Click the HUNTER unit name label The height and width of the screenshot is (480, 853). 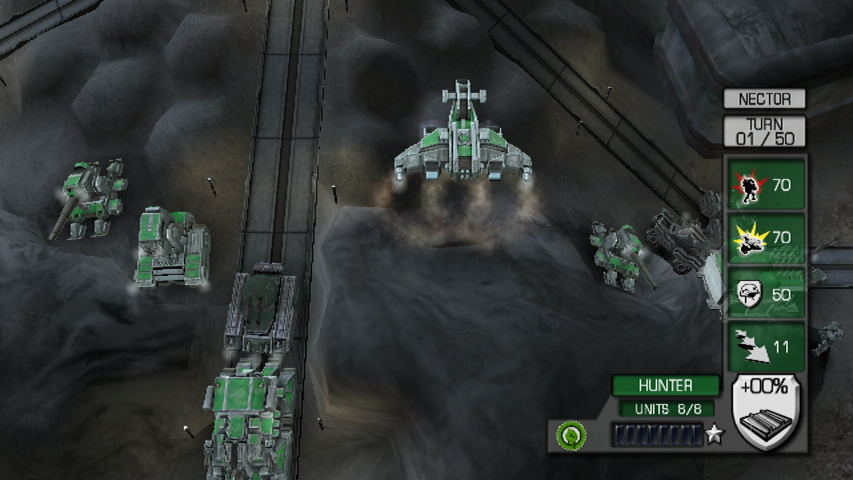pyautogui.click(x=665, y=385)
